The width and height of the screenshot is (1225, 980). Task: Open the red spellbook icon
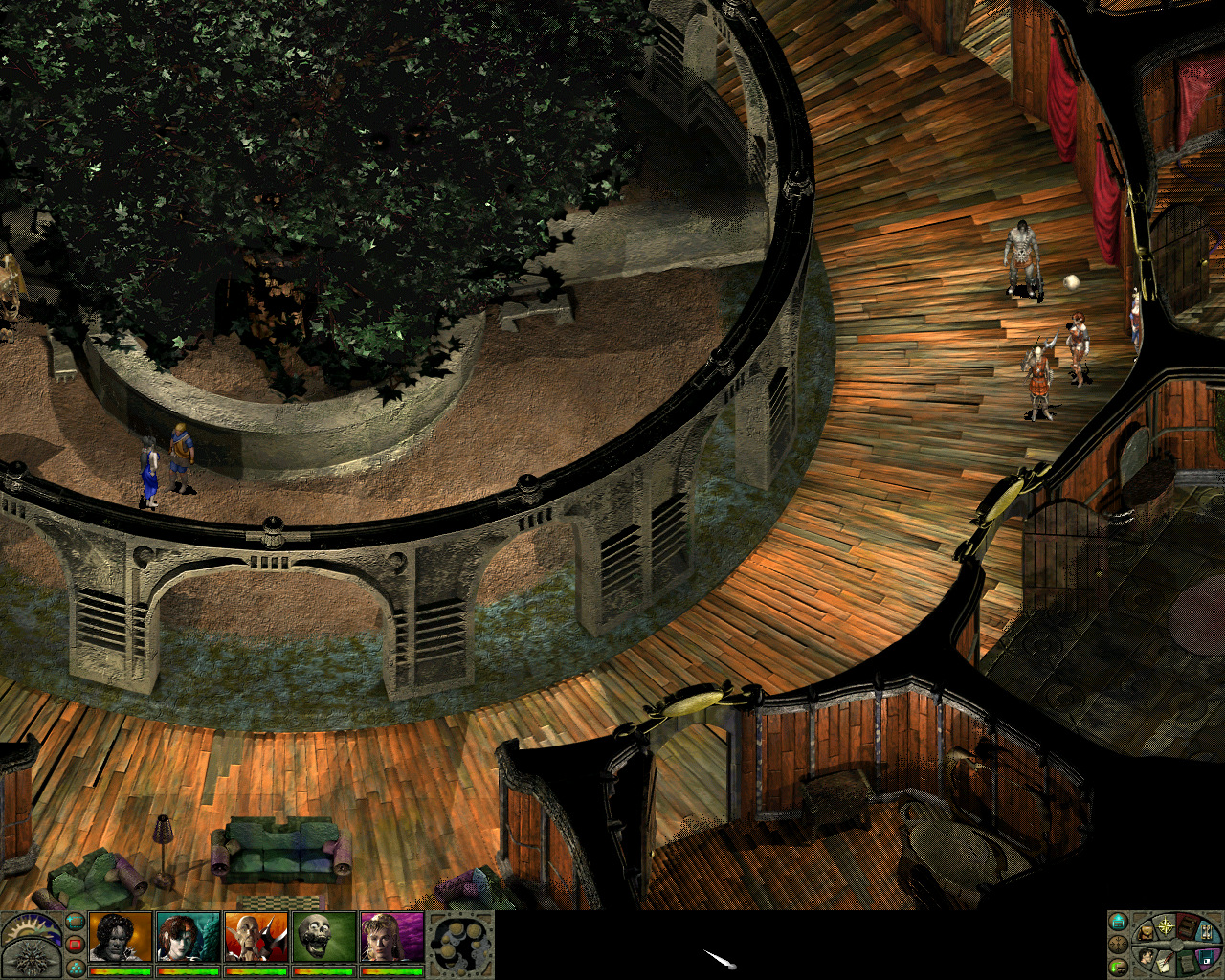point(1188,928)
